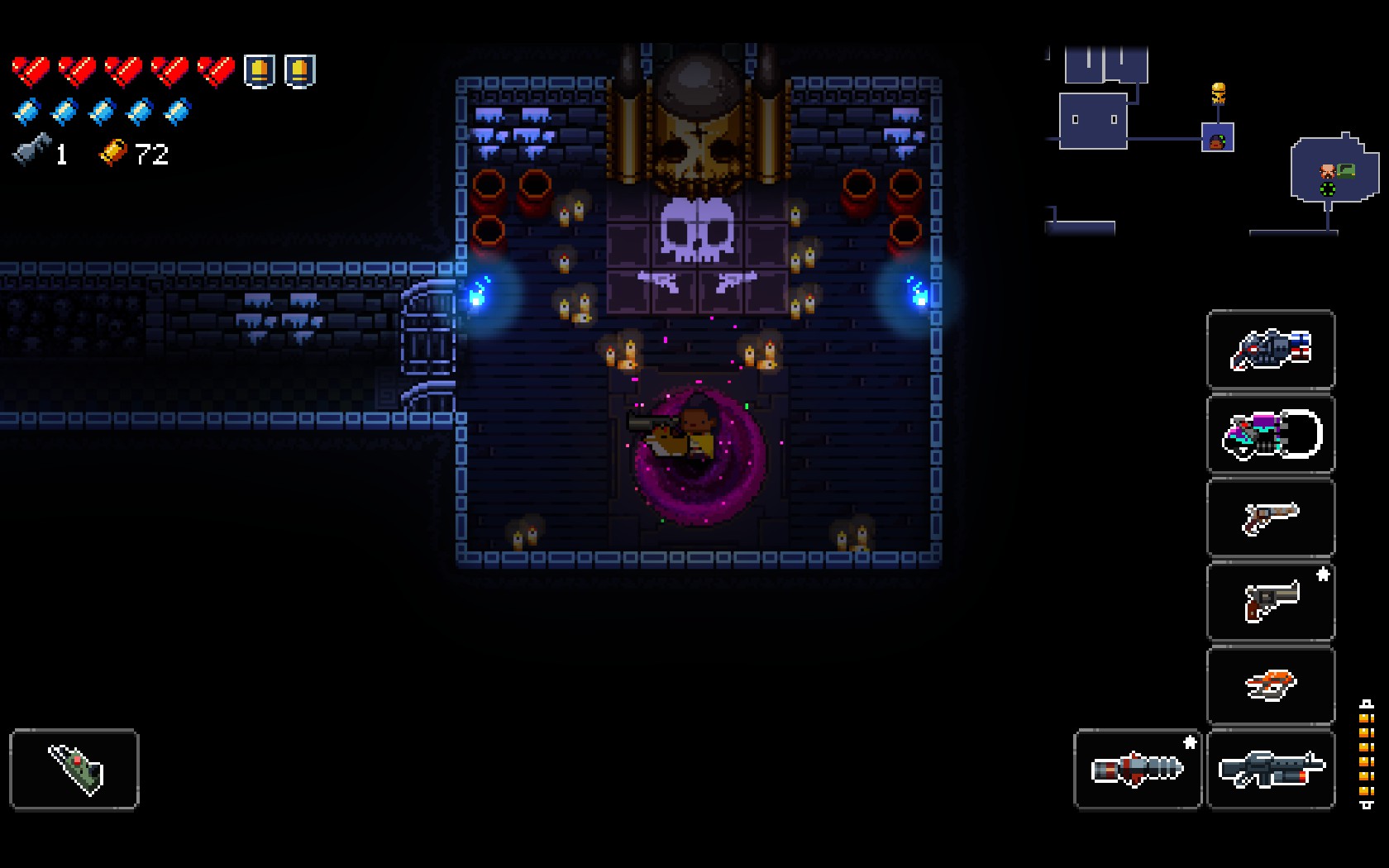Equip the assault rifle in the bottom-right weapon slot
The width and height of the screenshot is (1389, 868).
pos(1271,768)
